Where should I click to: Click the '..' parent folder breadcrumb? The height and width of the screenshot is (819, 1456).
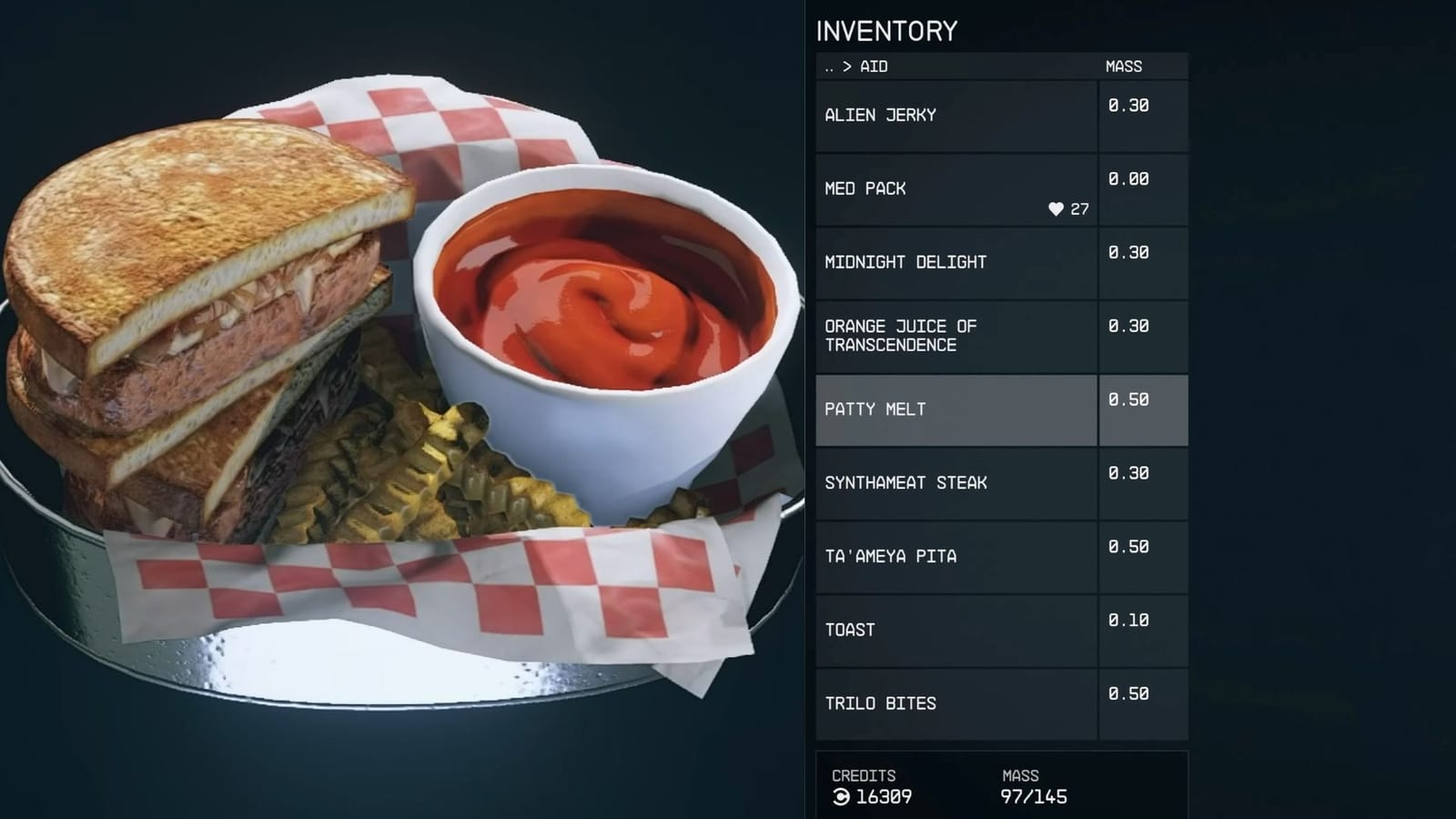point(829,66)
